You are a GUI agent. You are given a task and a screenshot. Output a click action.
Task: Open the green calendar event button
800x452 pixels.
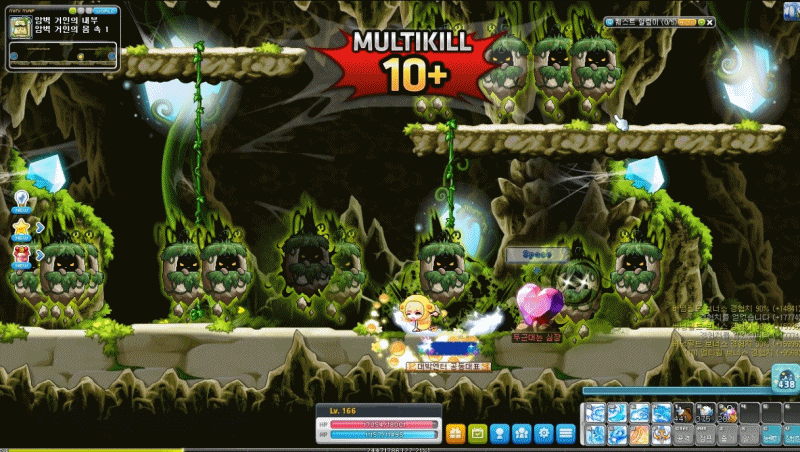[x=477, y=434]
